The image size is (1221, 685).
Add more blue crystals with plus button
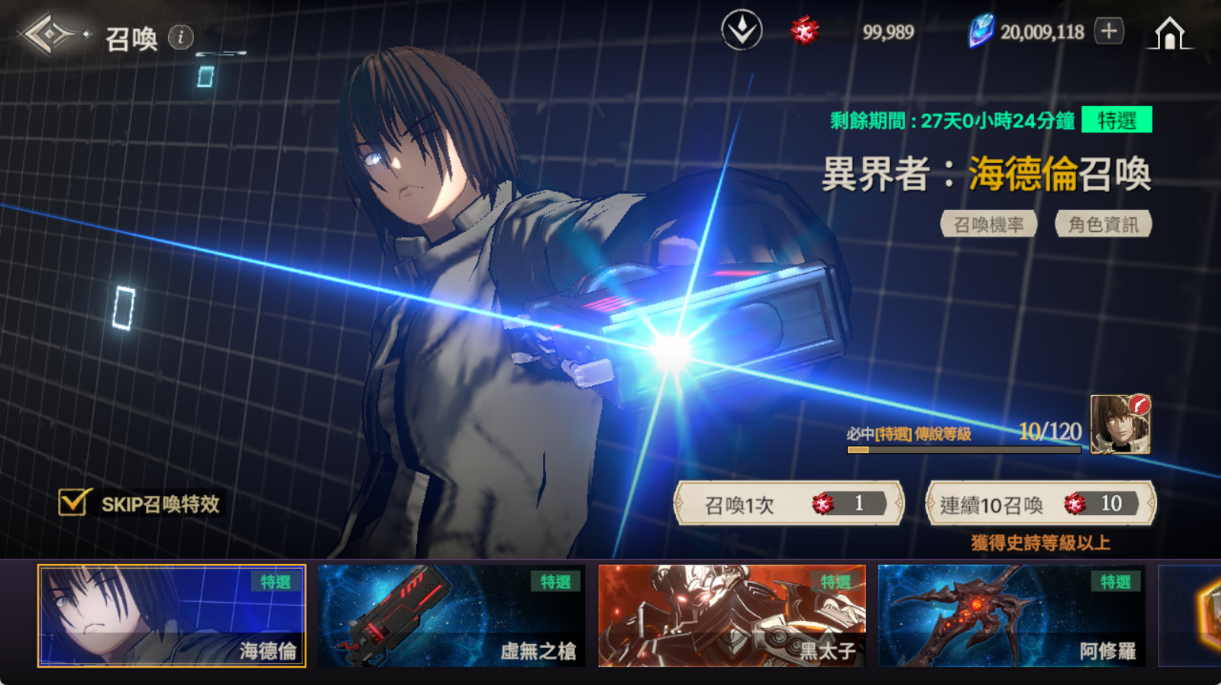tap(1108, 32)
